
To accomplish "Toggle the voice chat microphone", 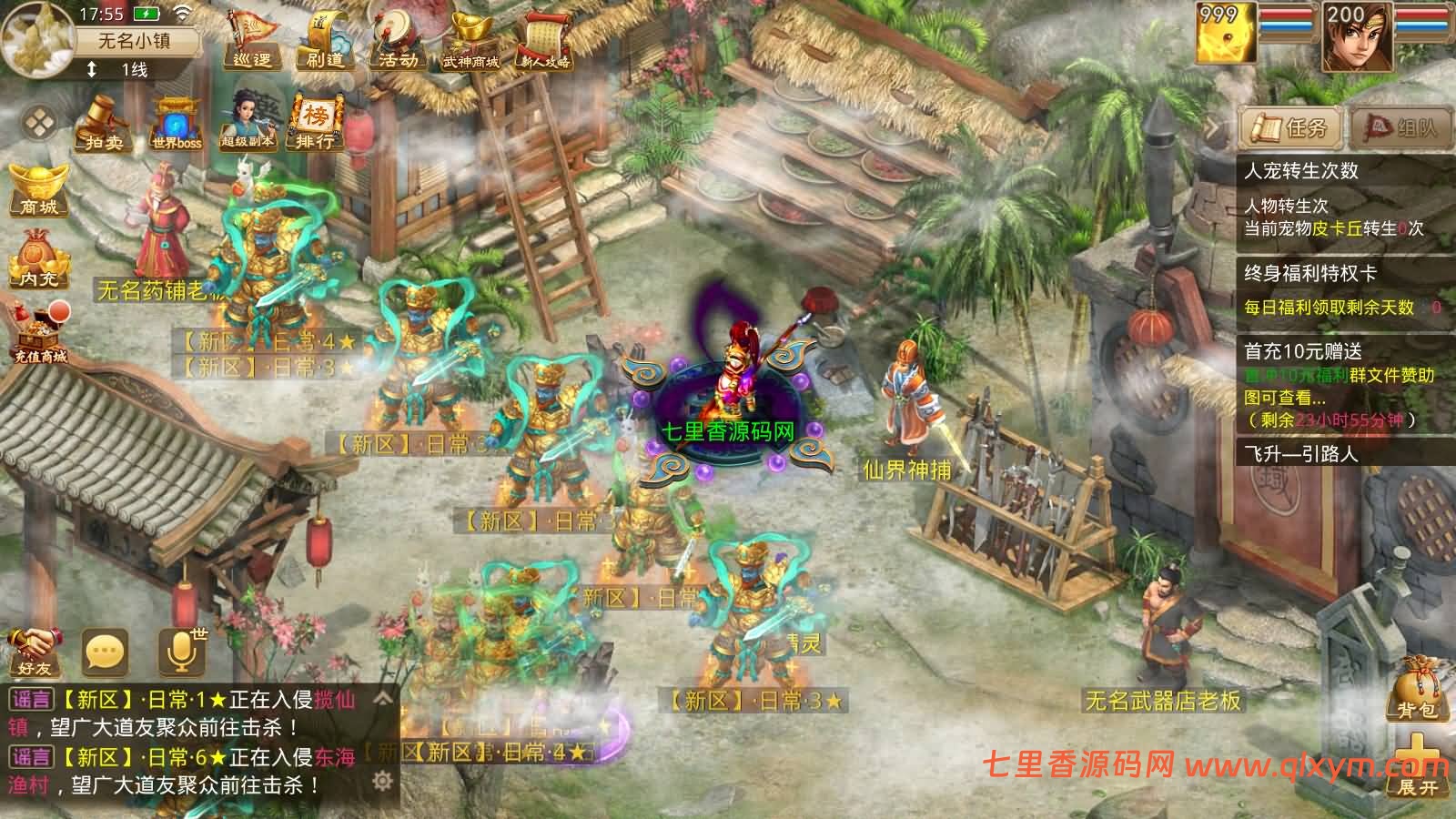I will tap(178, 652).
